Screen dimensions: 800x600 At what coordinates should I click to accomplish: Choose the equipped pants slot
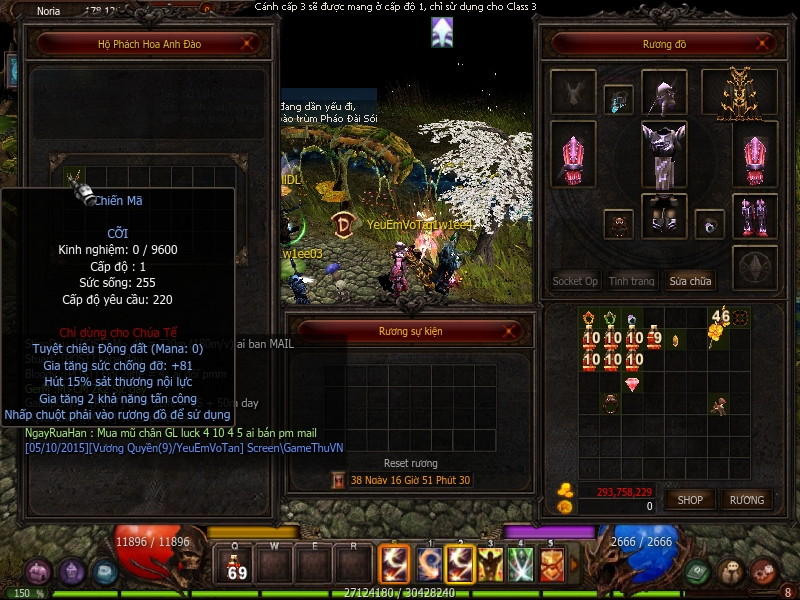663,215
